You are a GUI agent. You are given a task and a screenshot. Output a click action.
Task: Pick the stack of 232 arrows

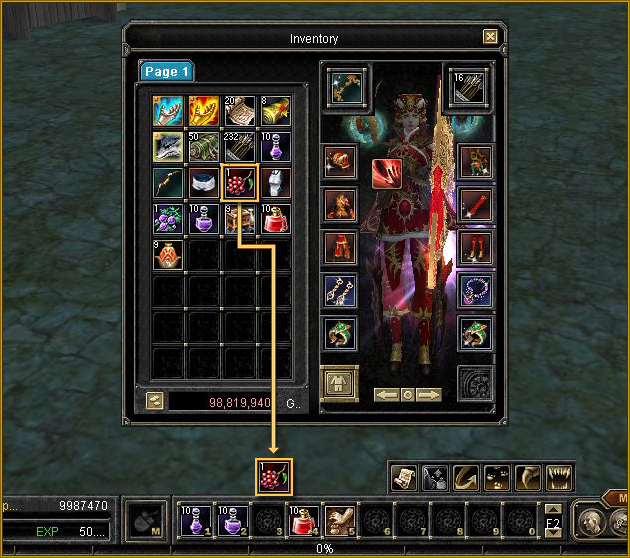[x=239, y=147]
